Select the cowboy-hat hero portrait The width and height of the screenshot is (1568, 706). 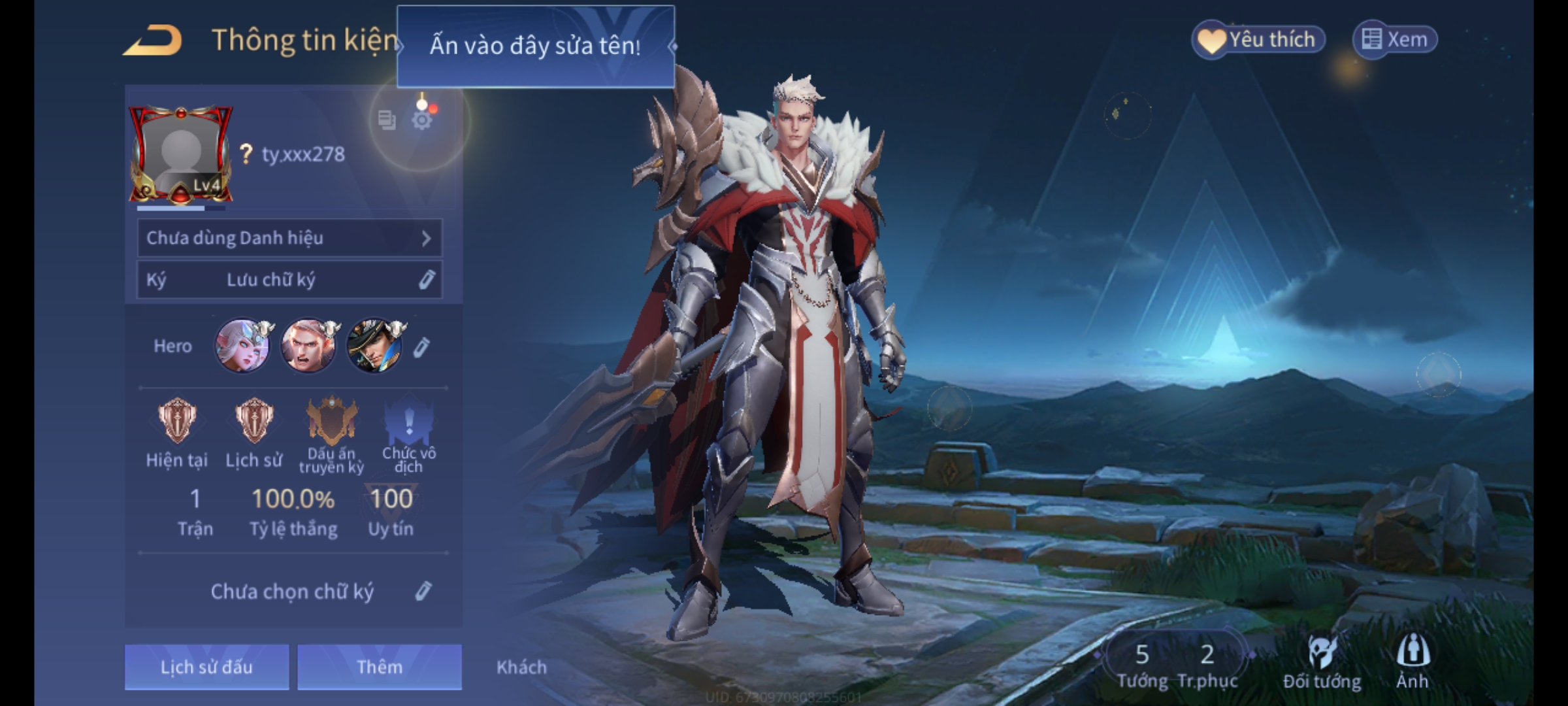375,346
